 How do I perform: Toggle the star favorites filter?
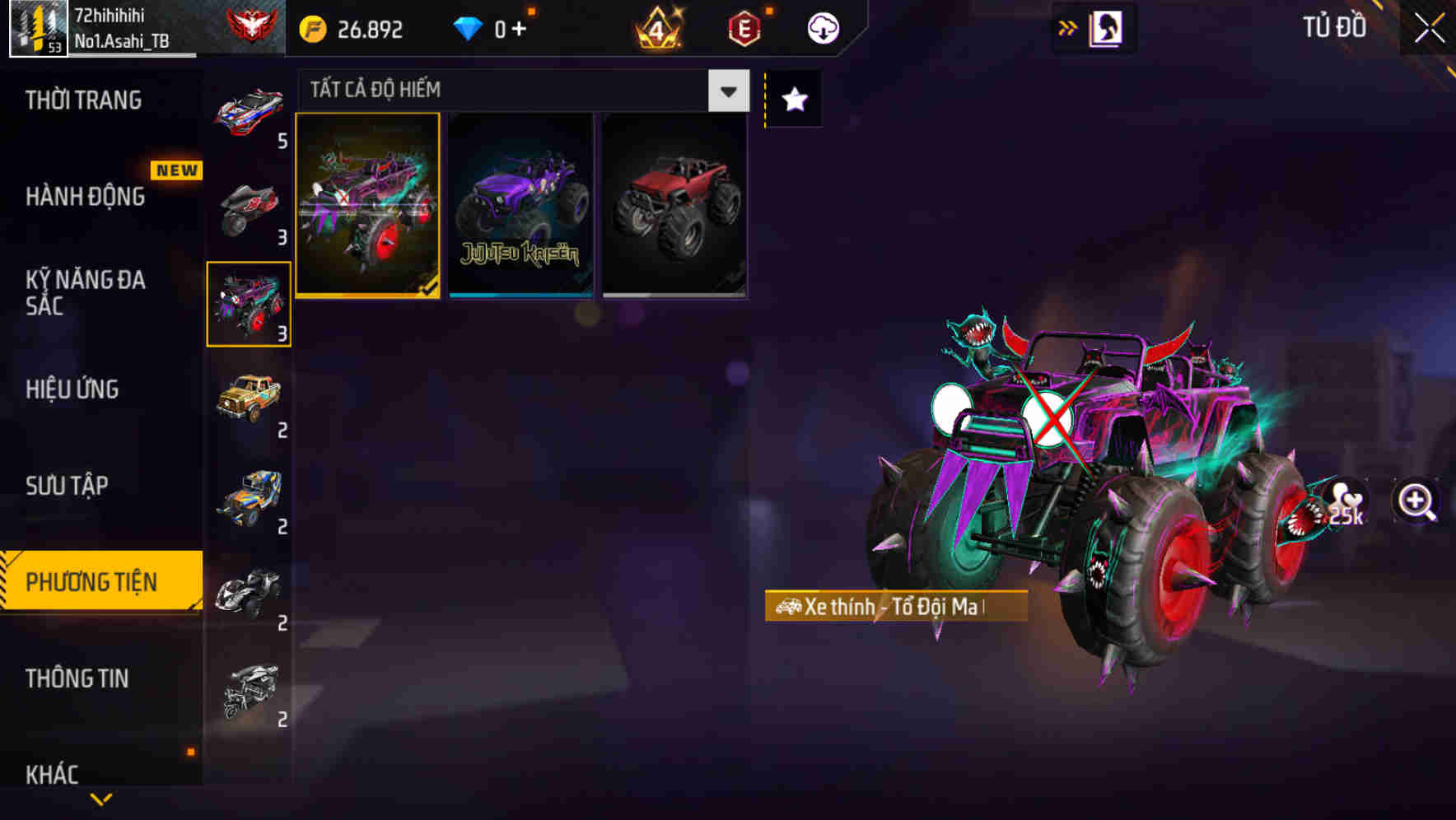pos(792,99)
